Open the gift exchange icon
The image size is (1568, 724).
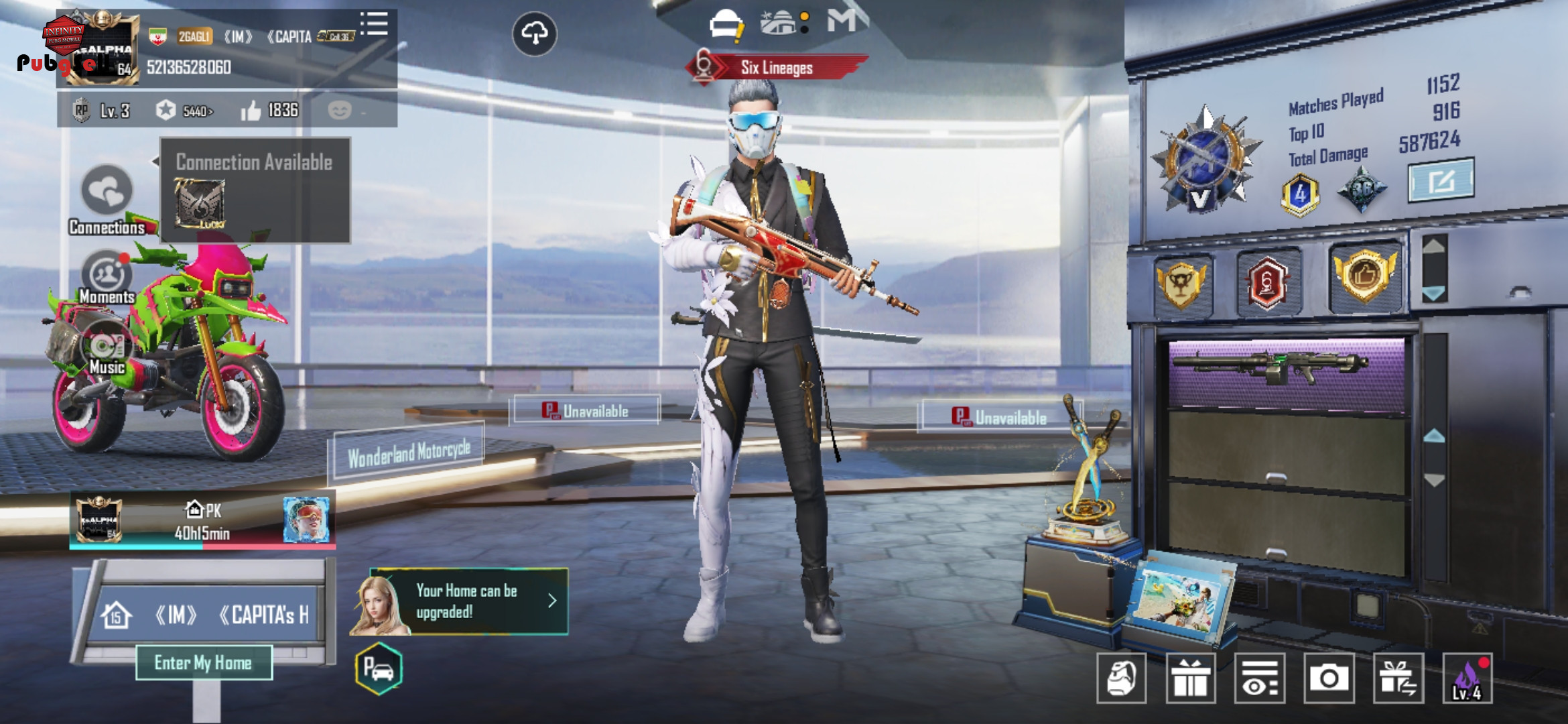pyautogui.click(x=1398, y=678)
